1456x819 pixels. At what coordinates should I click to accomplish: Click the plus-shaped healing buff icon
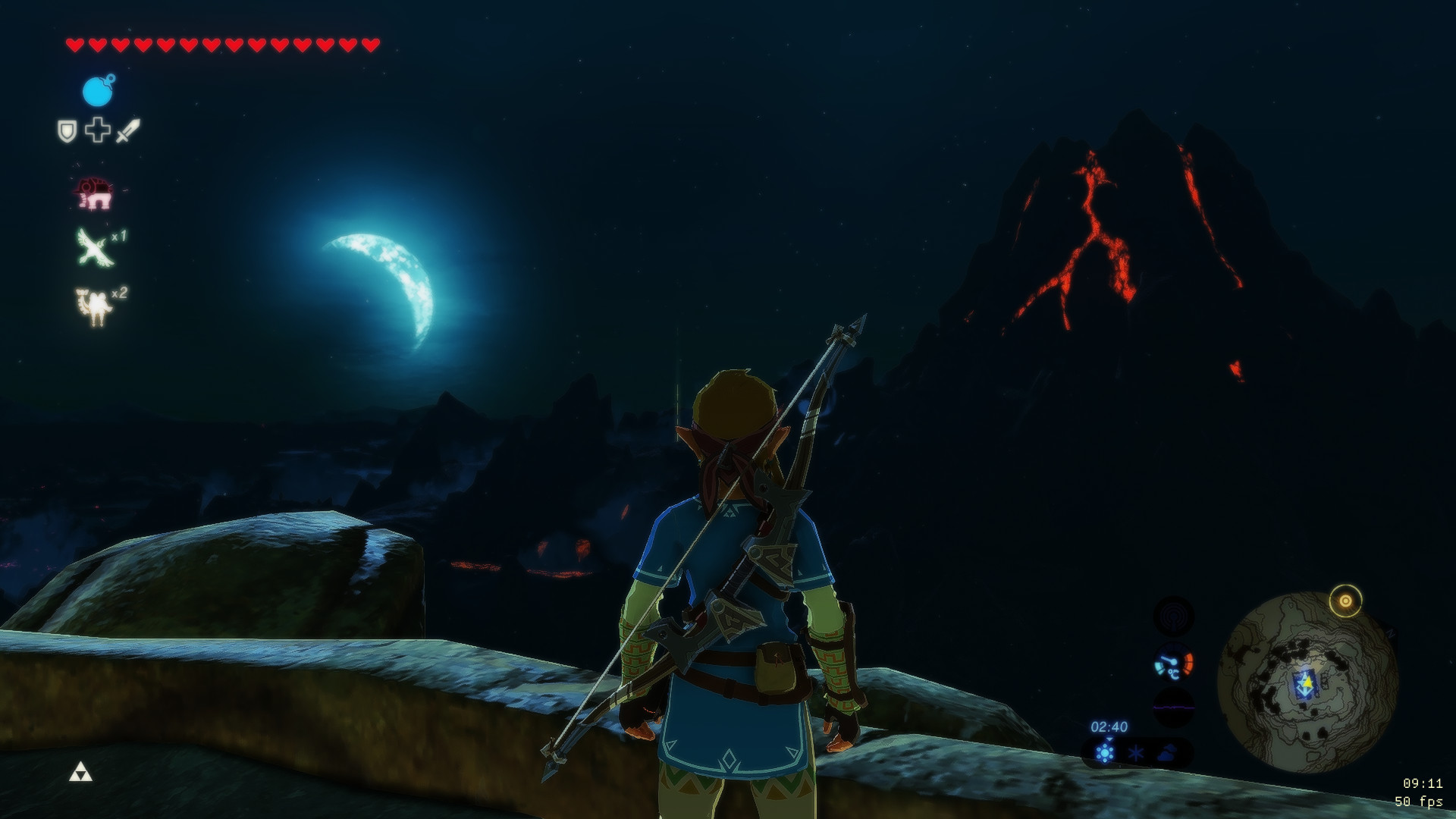pyautogui.click(x=96, y=129)
